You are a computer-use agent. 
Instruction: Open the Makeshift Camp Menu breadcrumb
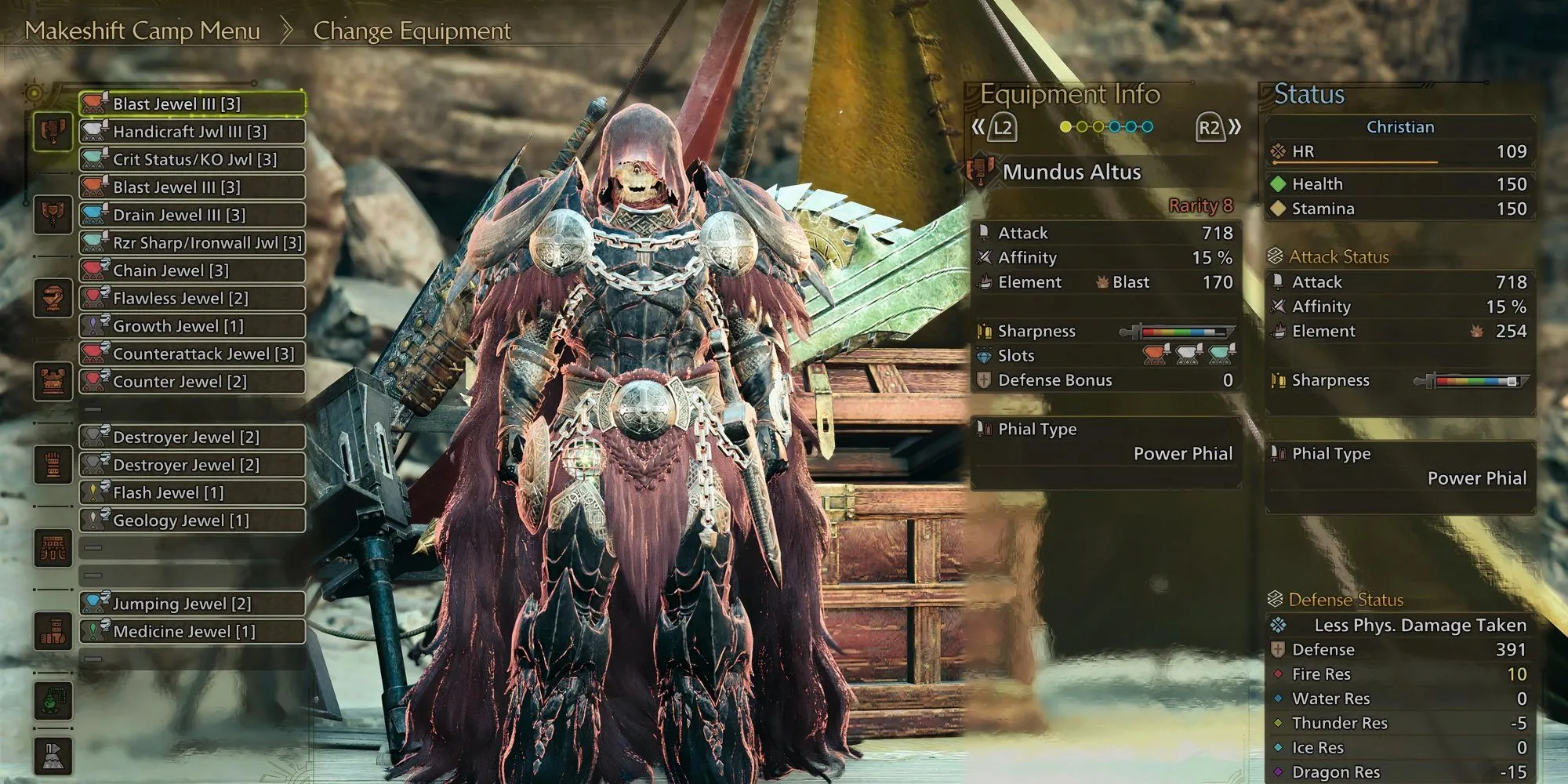pyautogui.click(x=142, y=31)
